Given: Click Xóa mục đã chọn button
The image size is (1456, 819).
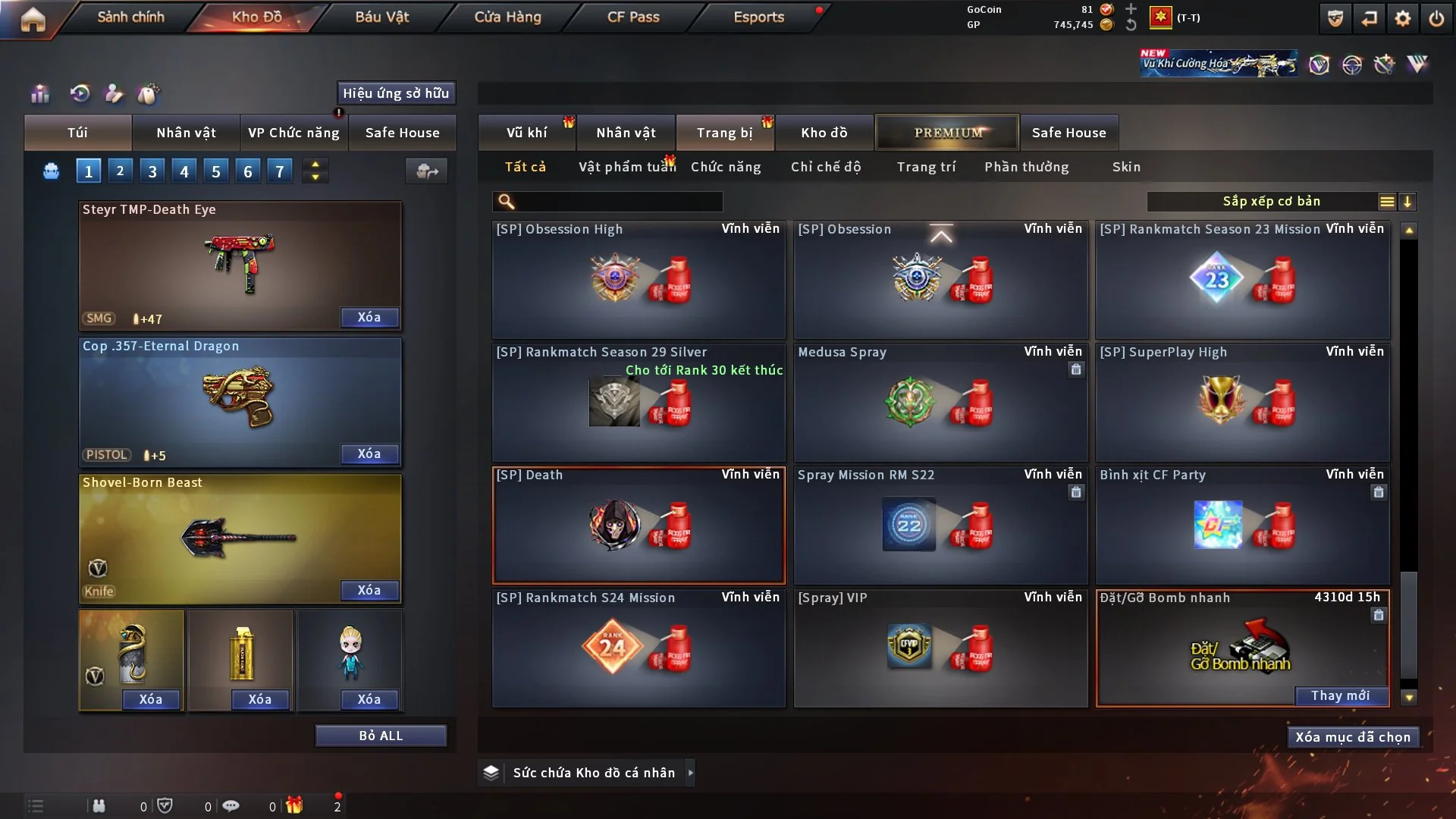Looking at the screenshot, I should [x=1352, y=737].
